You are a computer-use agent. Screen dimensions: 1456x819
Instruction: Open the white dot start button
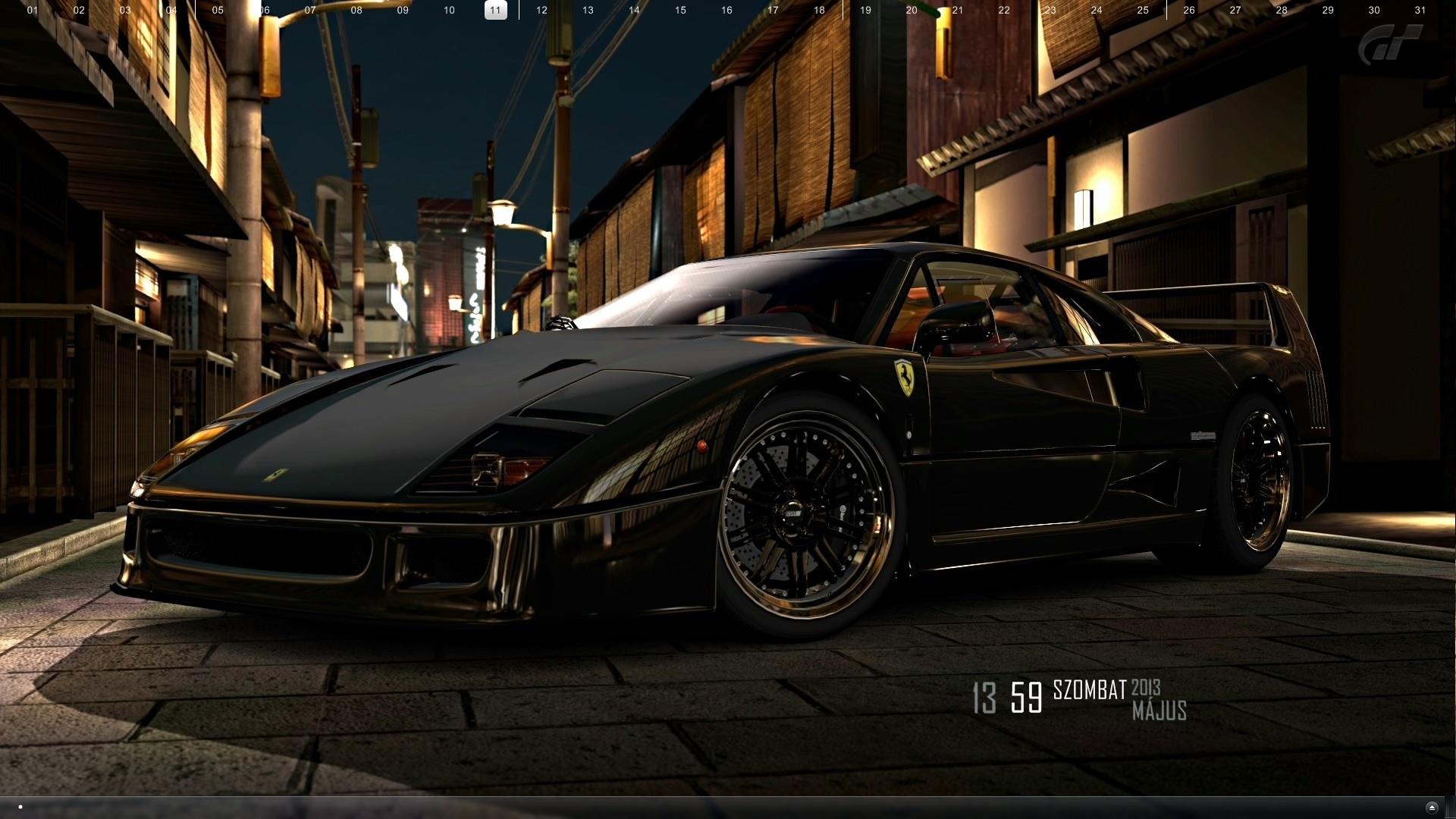click(20, 807)
